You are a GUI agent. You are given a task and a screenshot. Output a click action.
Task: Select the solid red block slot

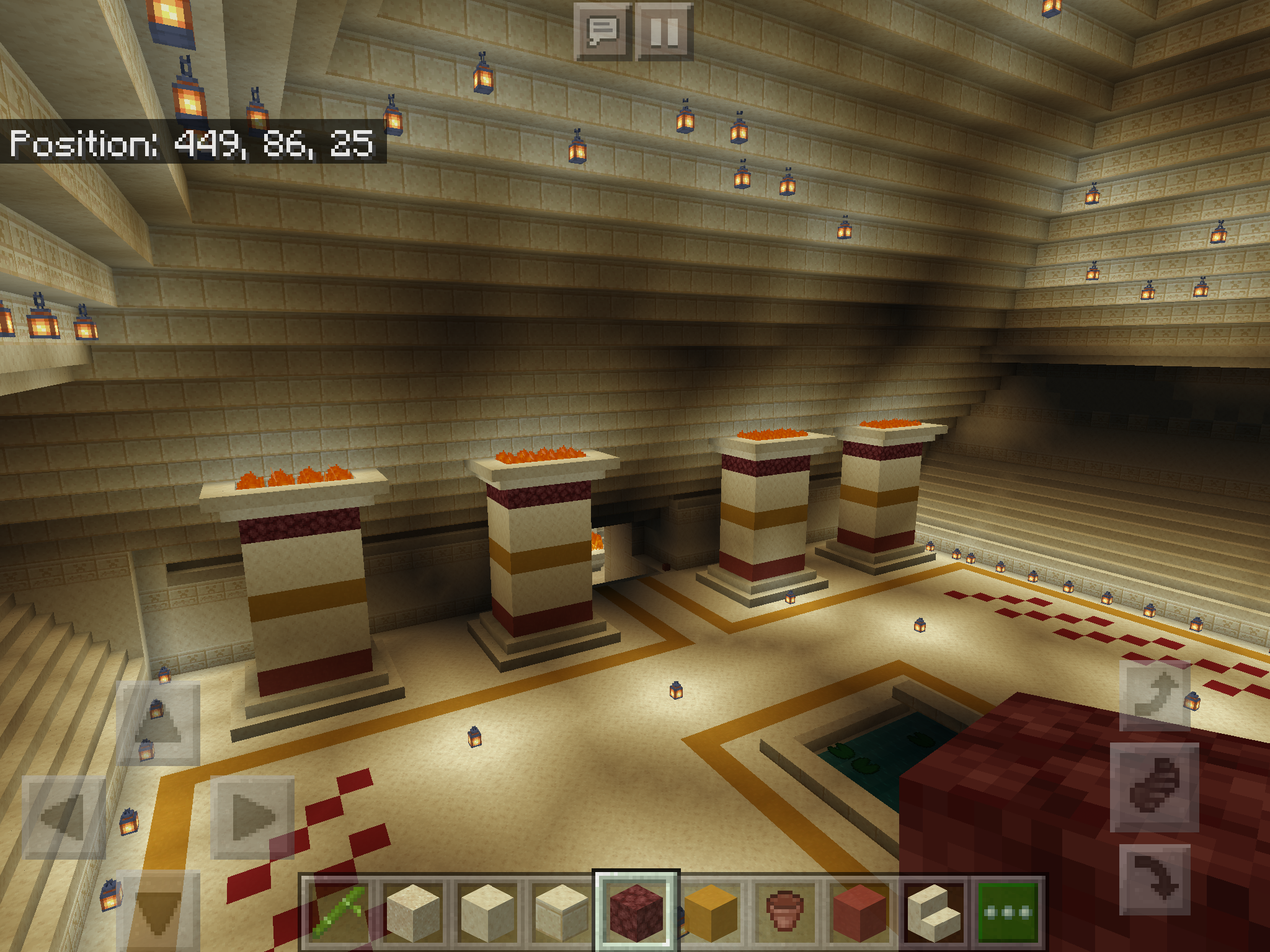point(859,912)
